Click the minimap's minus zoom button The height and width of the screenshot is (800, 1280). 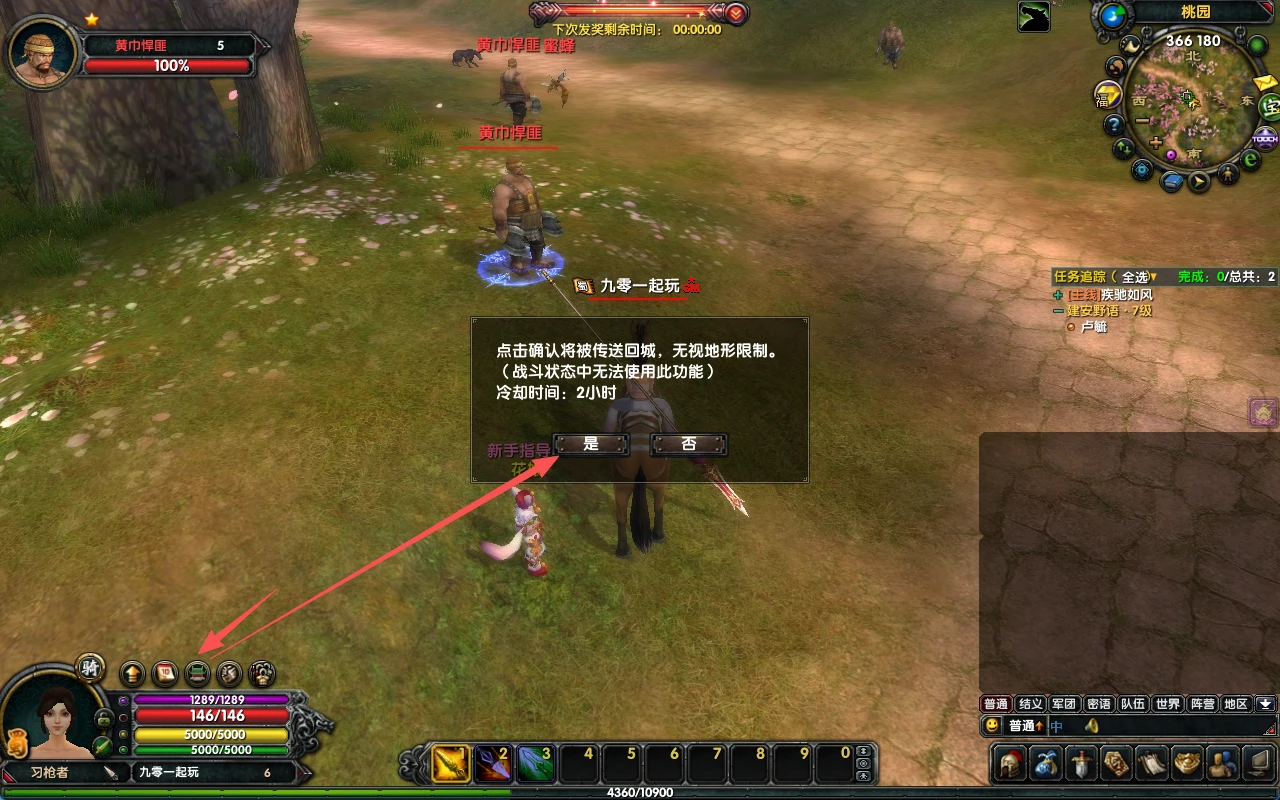pyautogui.click(x=1143, y=121)
